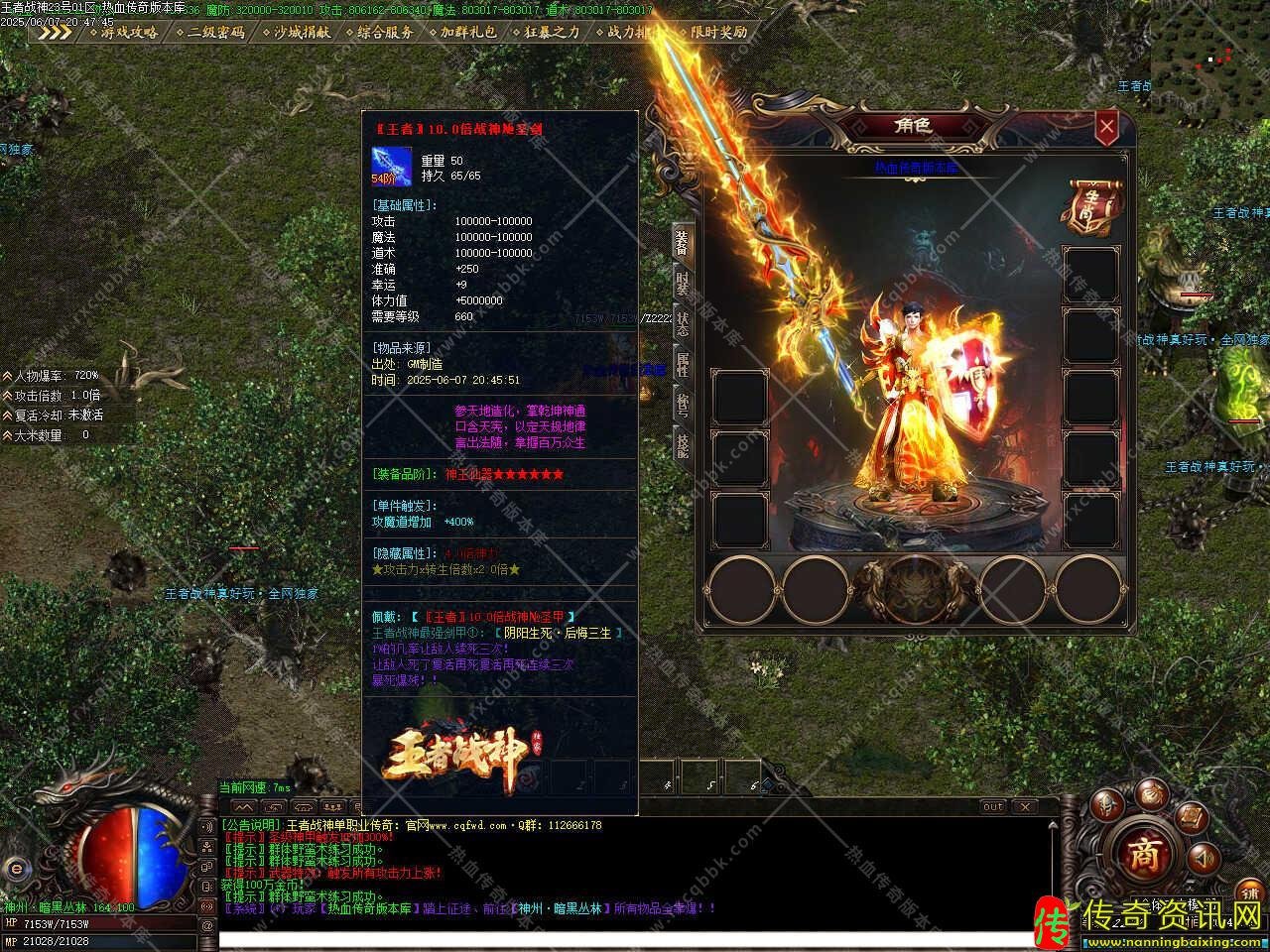Click the 生肖 zodiac scroll icon

[1089, 206]
